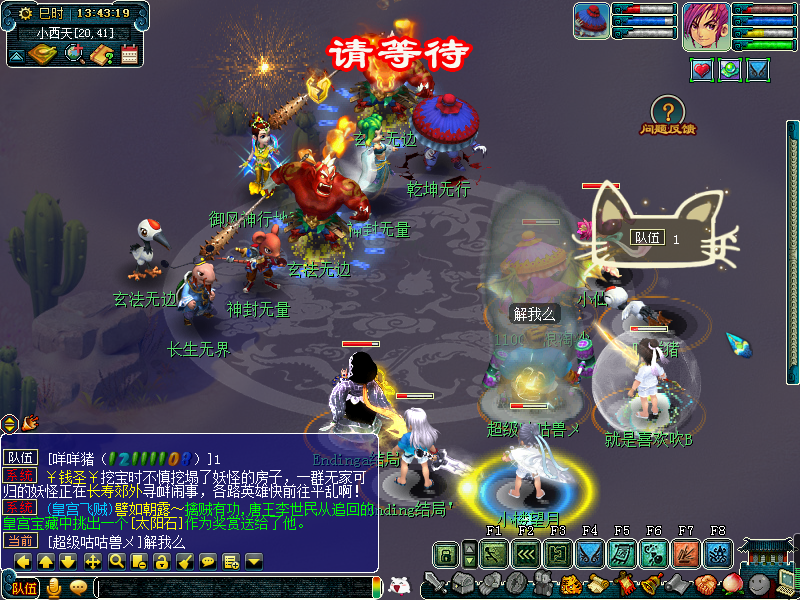
Task: Open the help book with question mark
Action: (102, 55)
